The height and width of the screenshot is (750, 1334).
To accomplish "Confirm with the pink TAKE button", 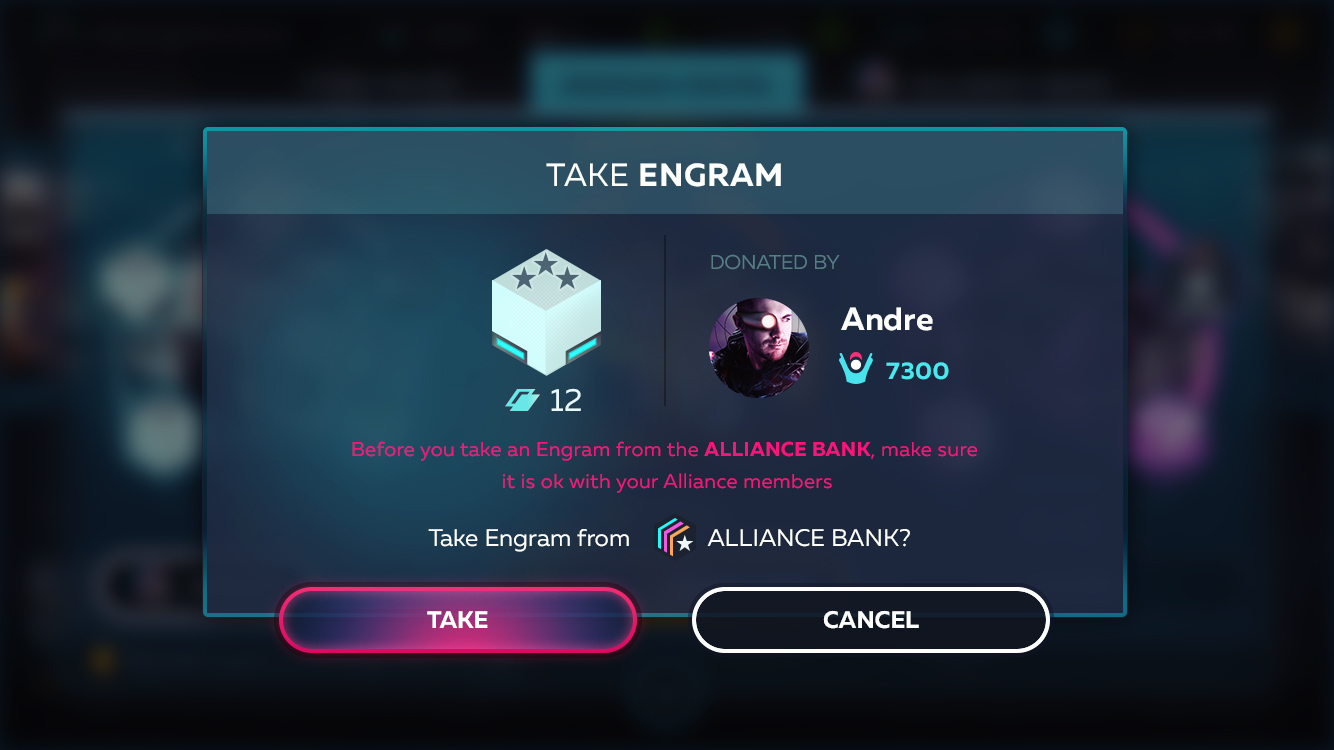I will (458, 620).
